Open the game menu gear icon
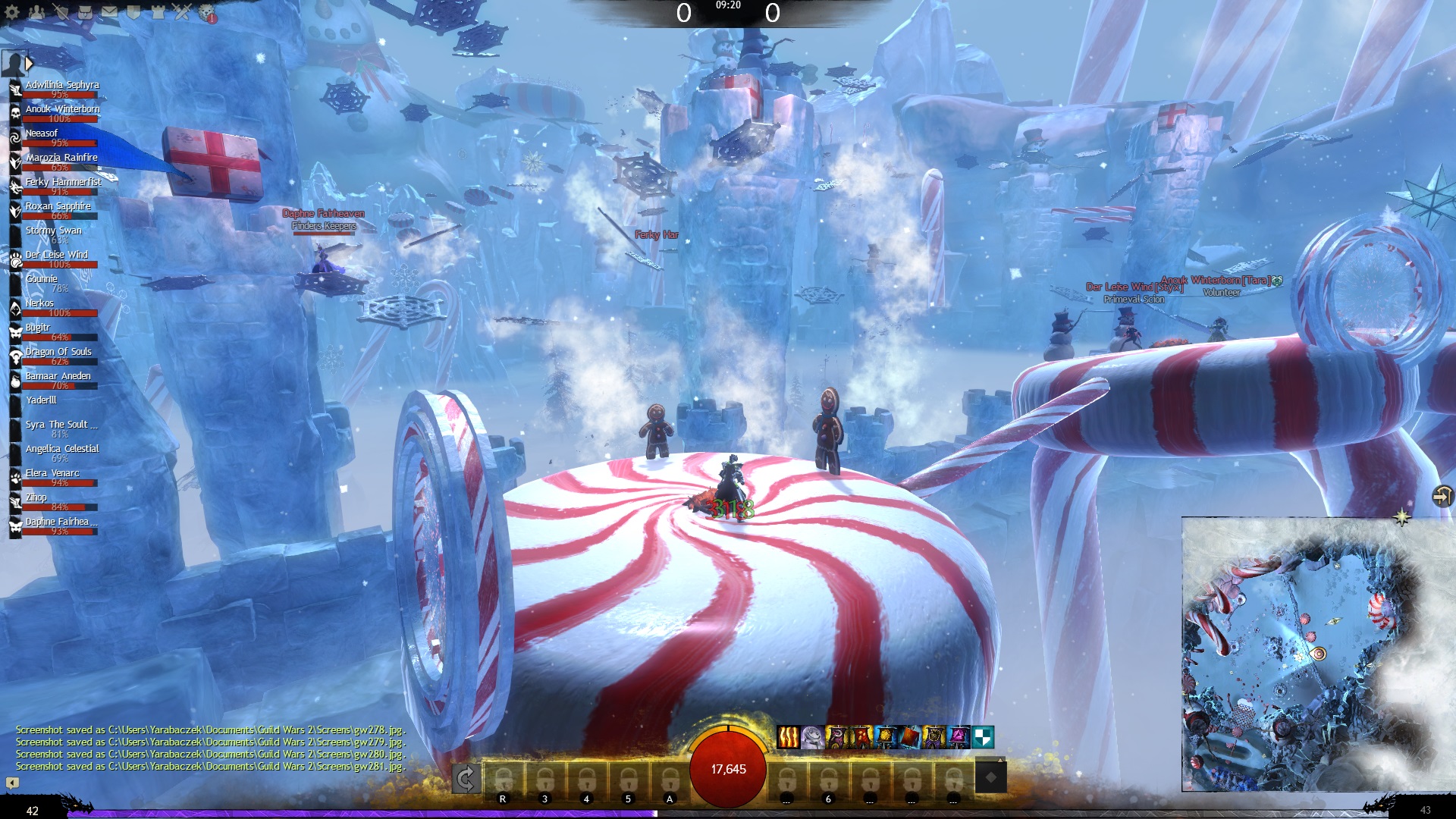 coord(12,12)
